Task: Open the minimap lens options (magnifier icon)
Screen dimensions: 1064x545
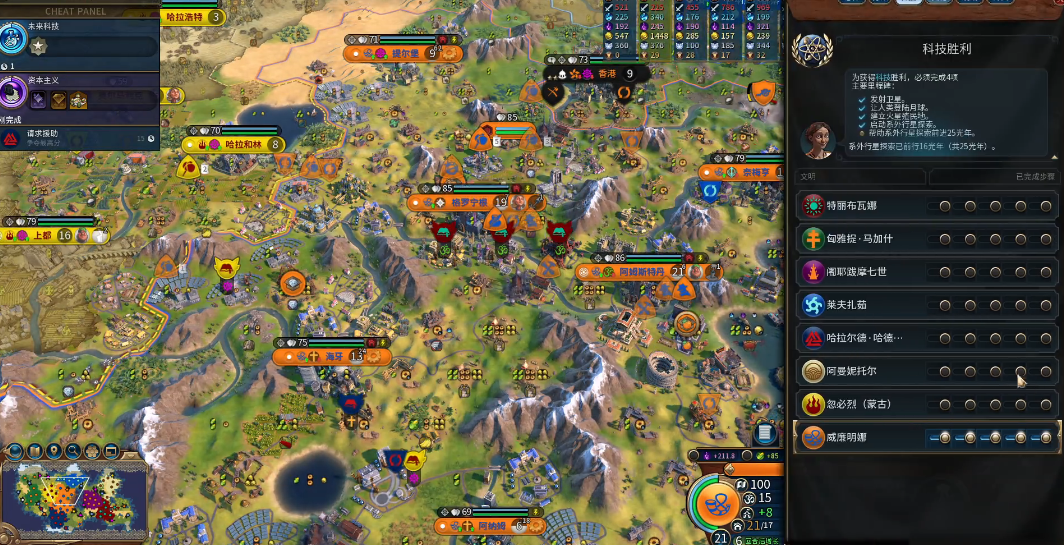Action: pyautogui.click(x=73, y=452)
